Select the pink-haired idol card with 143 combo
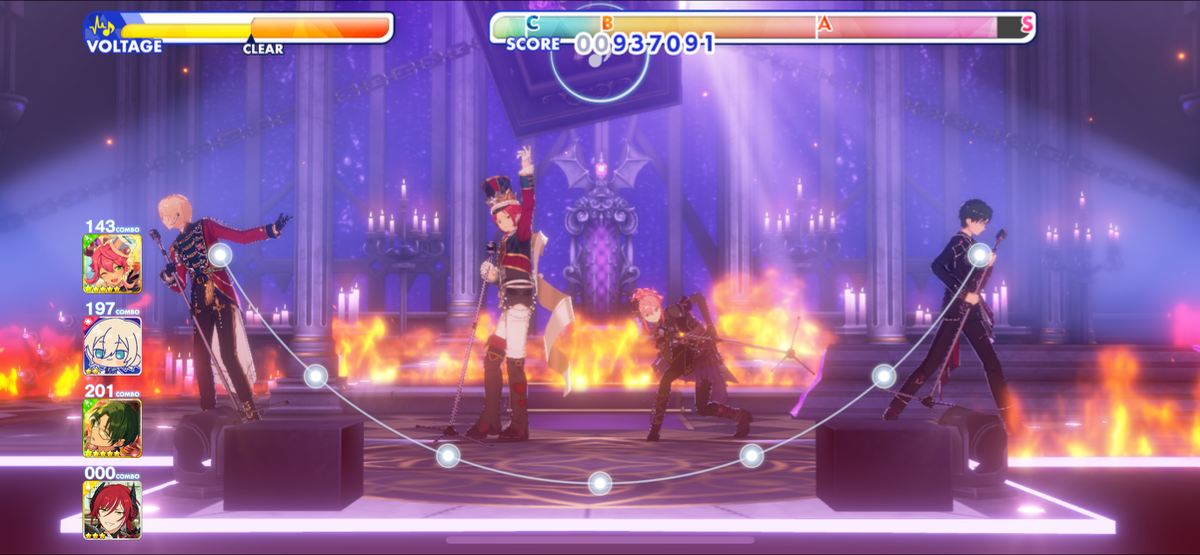The image size is (1200, 555). tap(112, 263)
